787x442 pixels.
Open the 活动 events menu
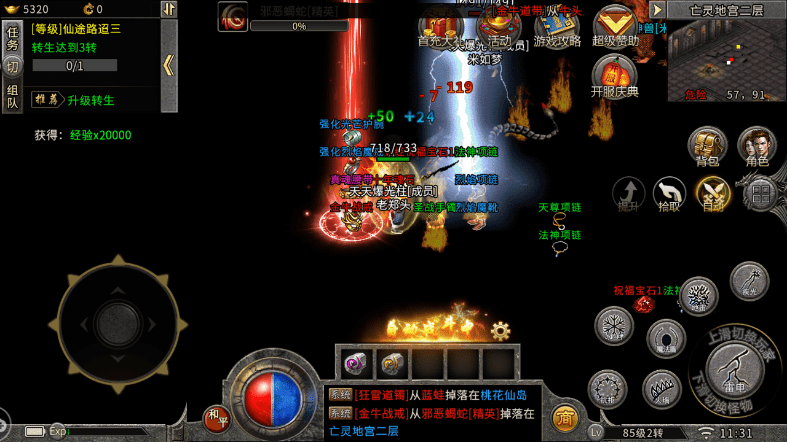(x=497, y=27)
